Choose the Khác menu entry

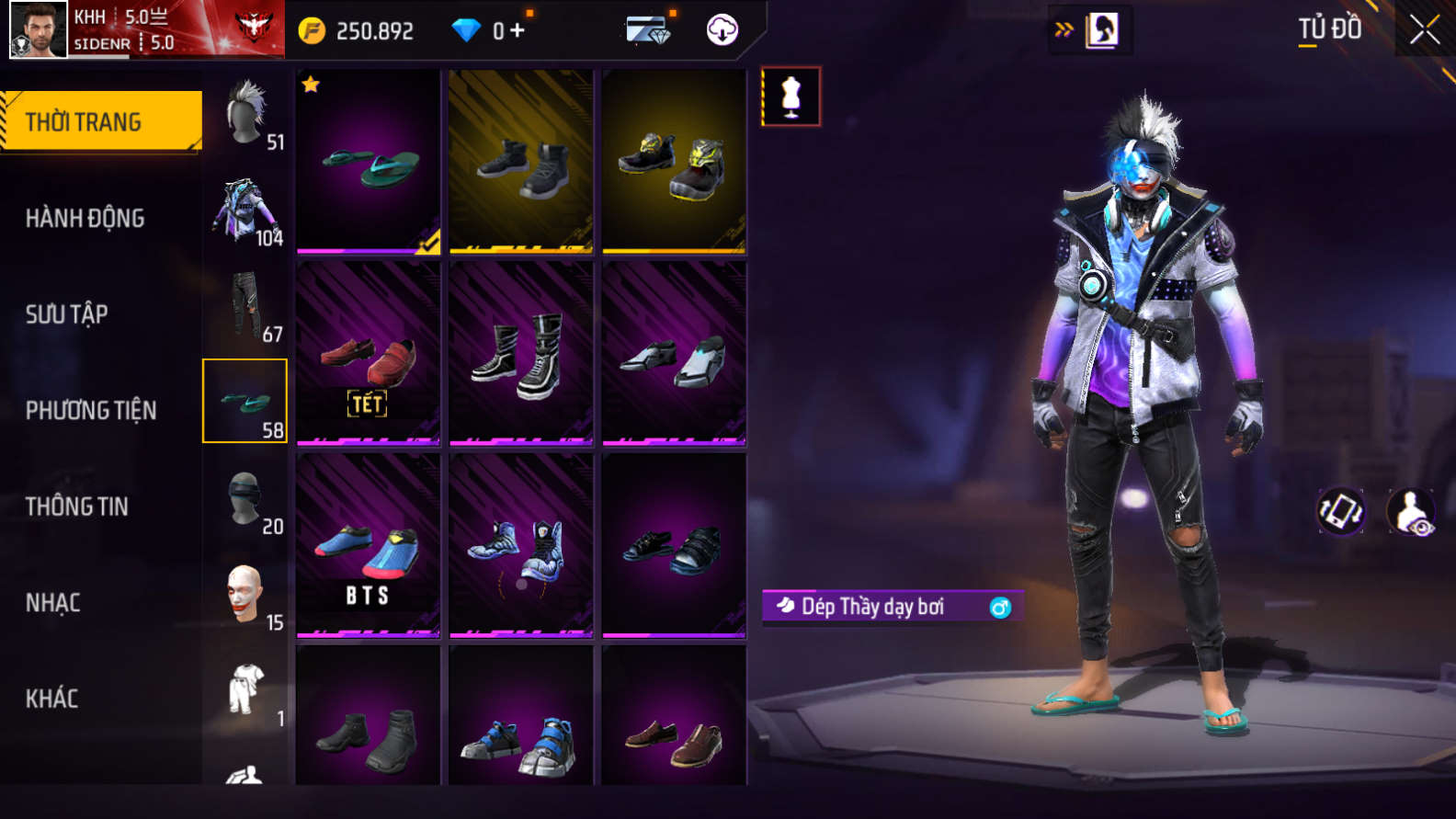51,699
